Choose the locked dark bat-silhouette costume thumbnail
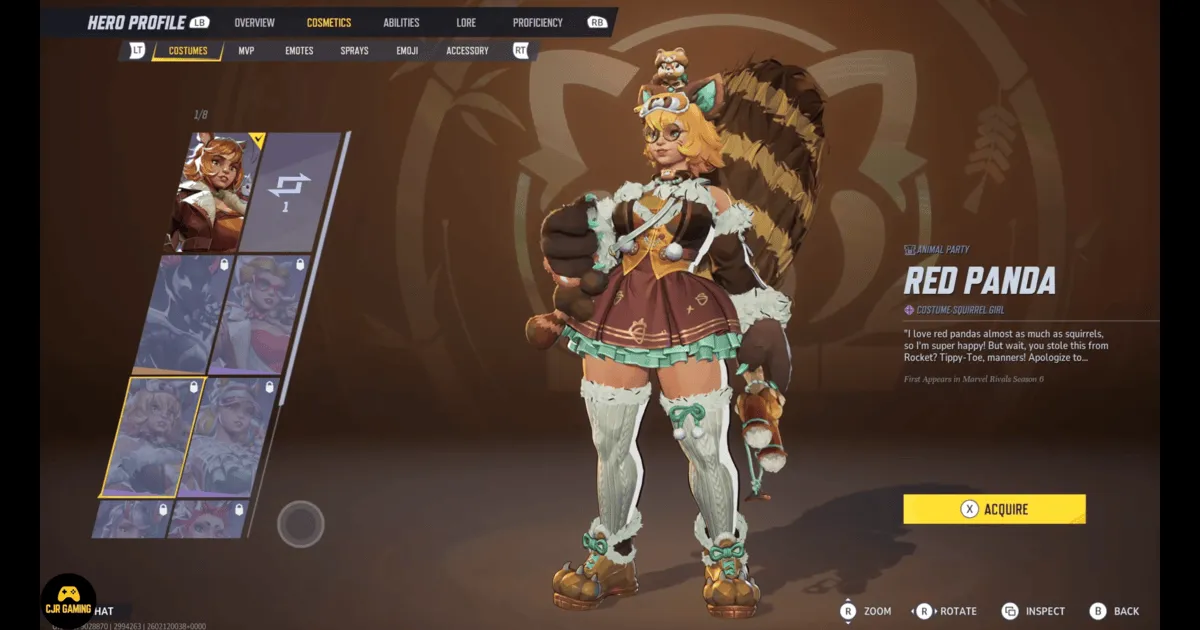The width and height of the screenshot is (1200, 630). (183, 313)
